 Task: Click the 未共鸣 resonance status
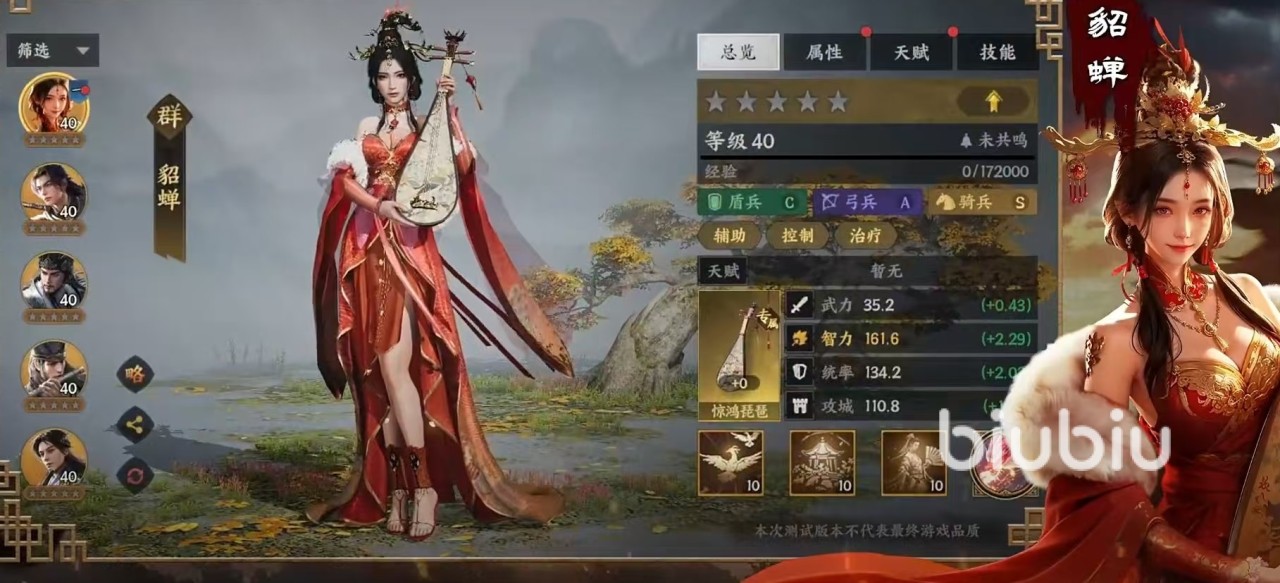pyautogui.click(x=993, y=141)
